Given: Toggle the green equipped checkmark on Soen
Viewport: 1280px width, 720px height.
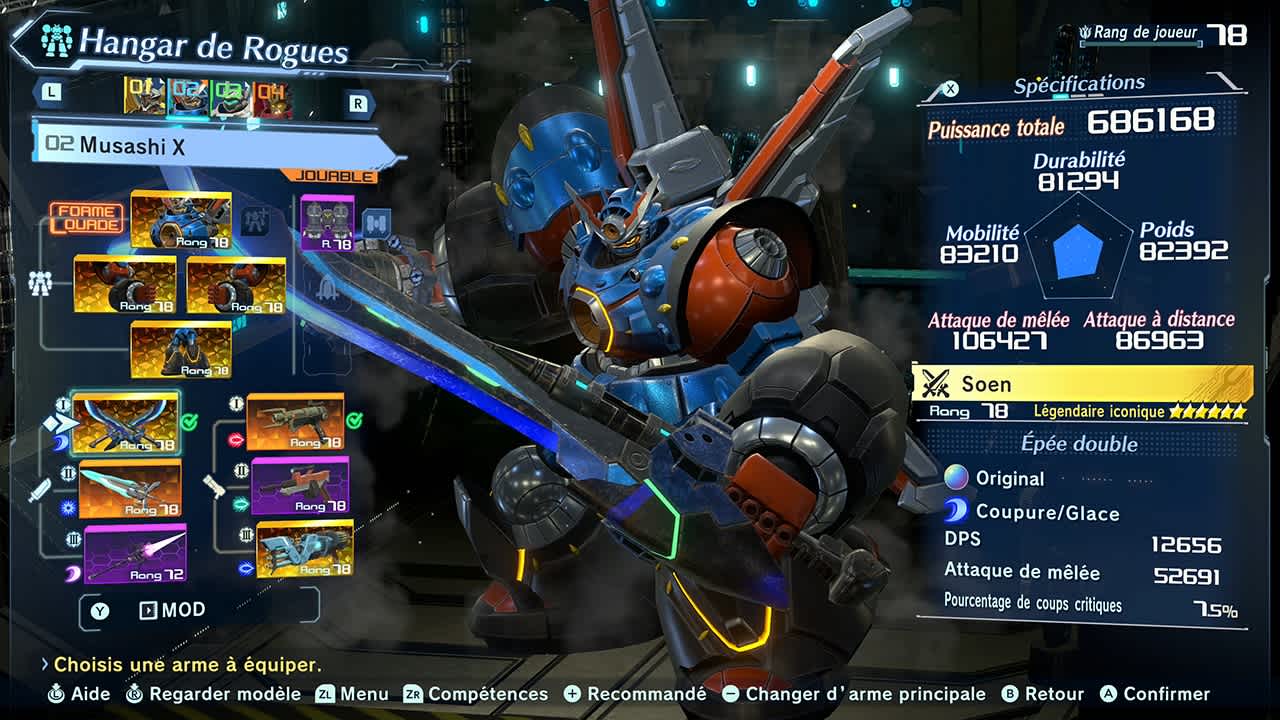Looking at the screenshot, I should [x=189, y=421].
